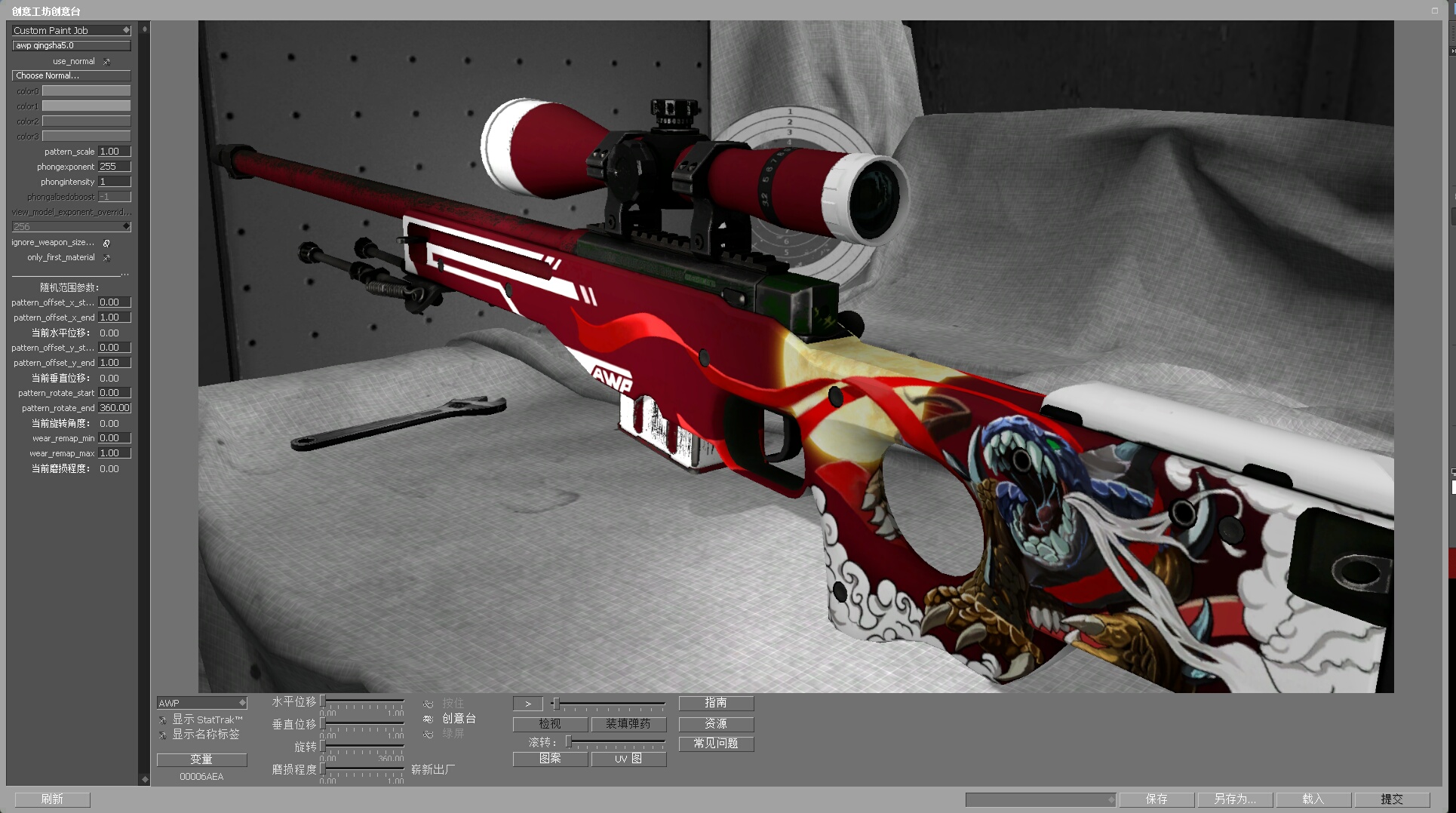Click the phongexponent input field
Viewport: 1456px width, 813px height.
[x=114, y=167]
